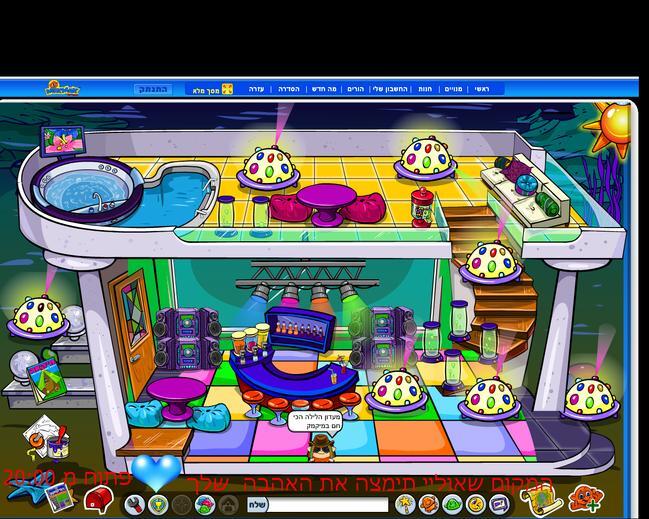Open the red mailbox
The image size is (649, 519).
96,497
